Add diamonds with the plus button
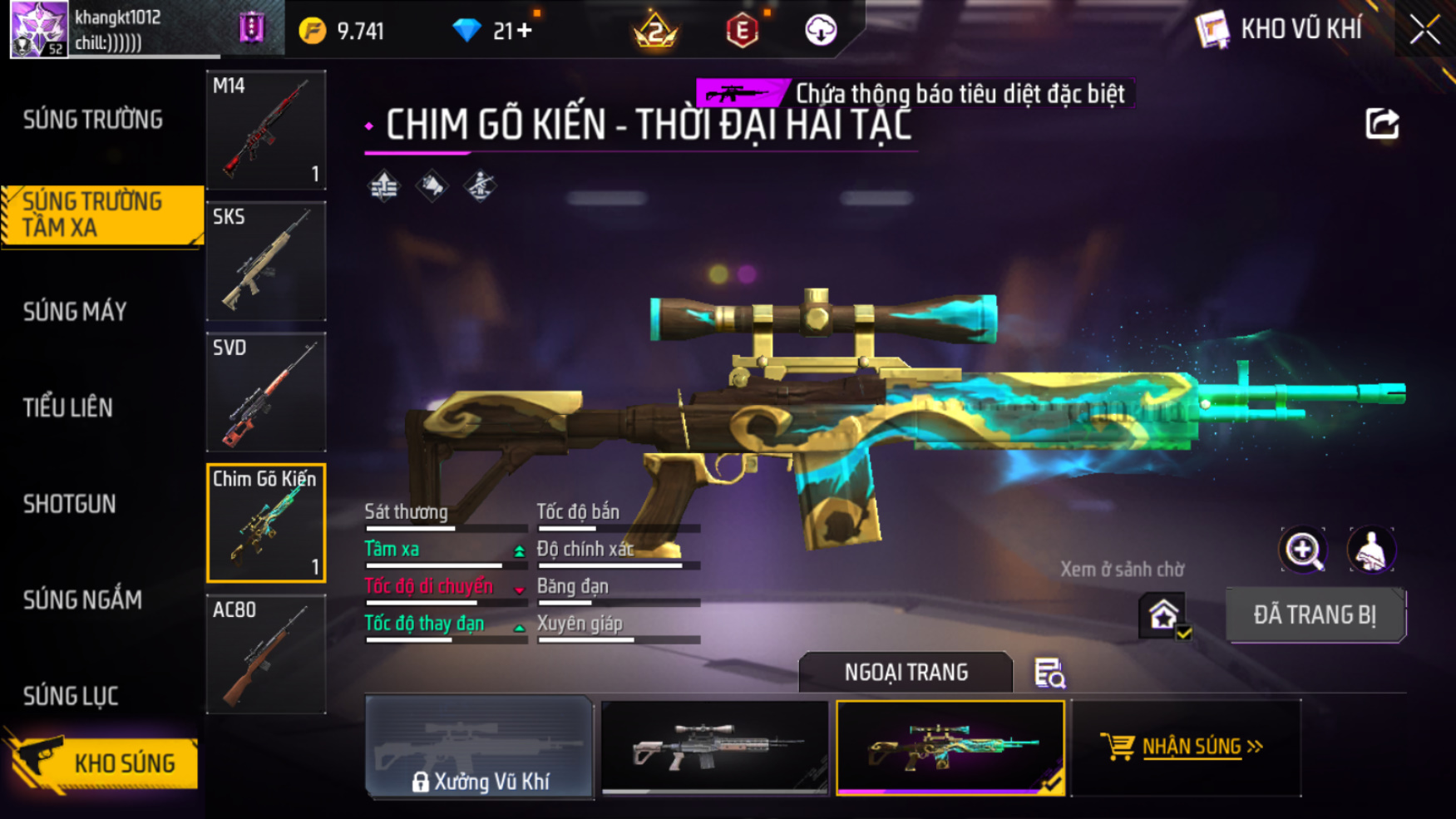Image resolution: width=1456 pixels, height=819 pixels. point(525,31)
